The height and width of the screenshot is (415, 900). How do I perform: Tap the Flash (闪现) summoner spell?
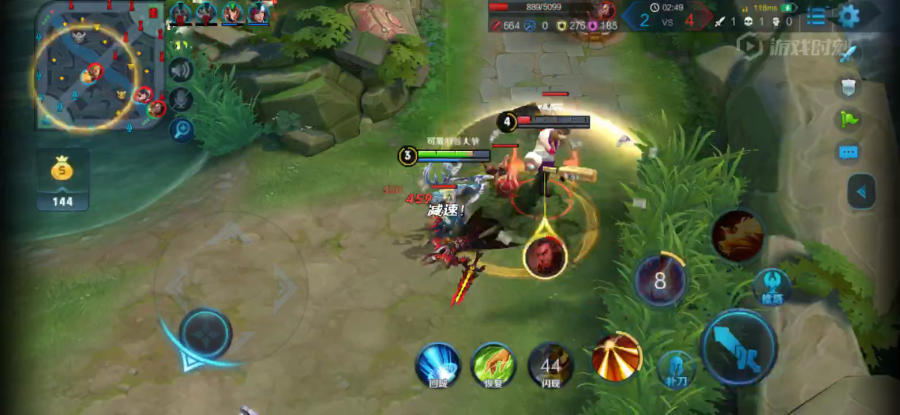[x=550, y=364]
